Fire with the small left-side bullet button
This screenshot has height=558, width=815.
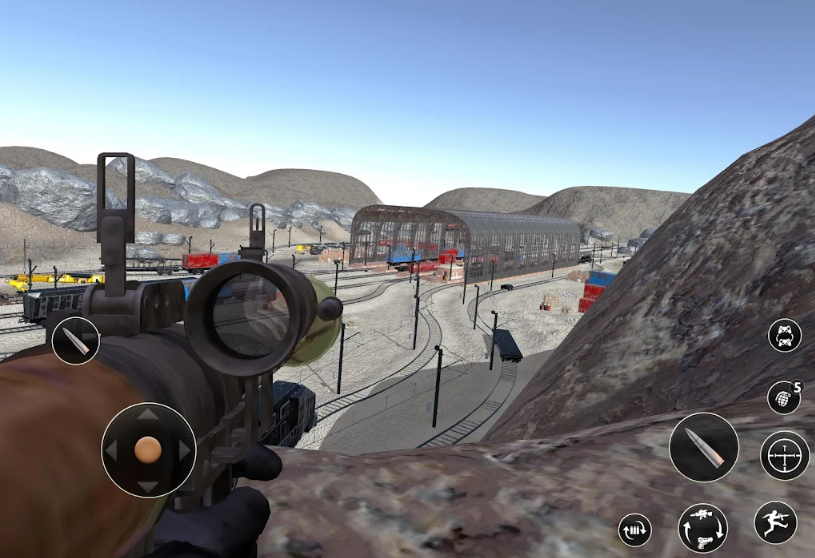click(76, 340)
